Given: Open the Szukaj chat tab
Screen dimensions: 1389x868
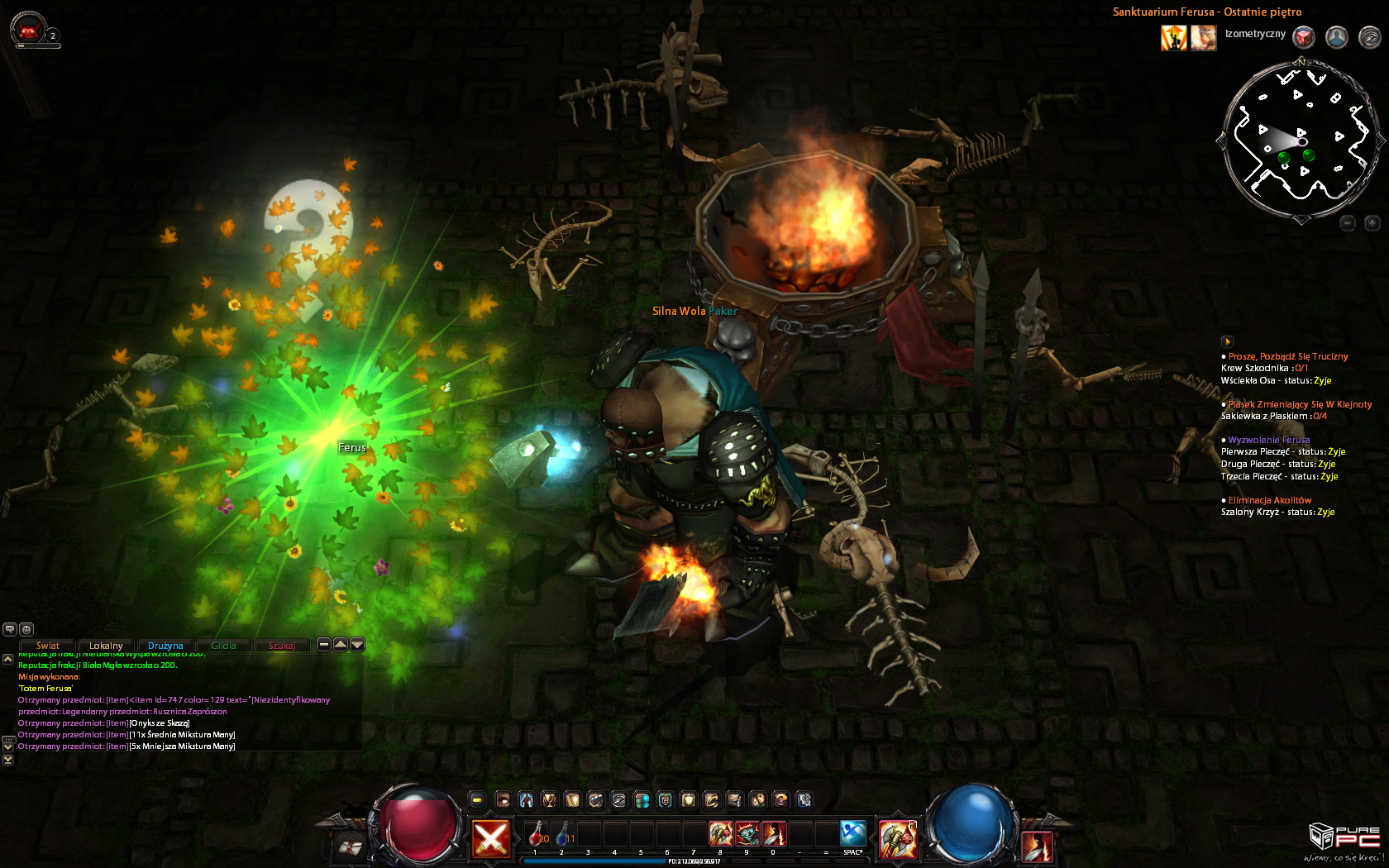Looking at the screenshot, I should [x=282, y=646].
